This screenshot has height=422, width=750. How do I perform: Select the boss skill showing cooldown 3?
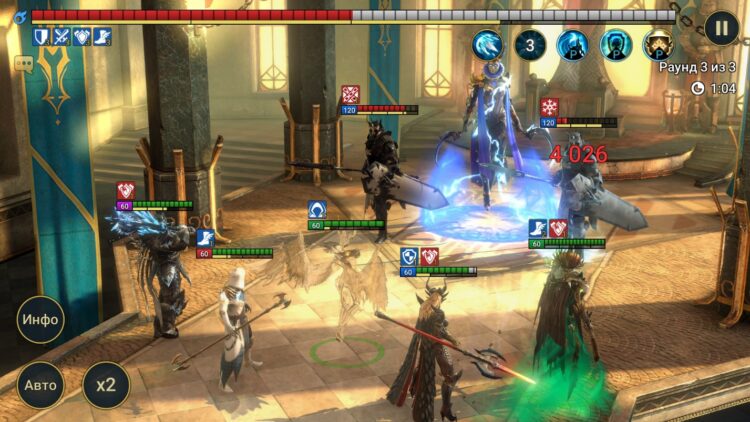(531, 44)
